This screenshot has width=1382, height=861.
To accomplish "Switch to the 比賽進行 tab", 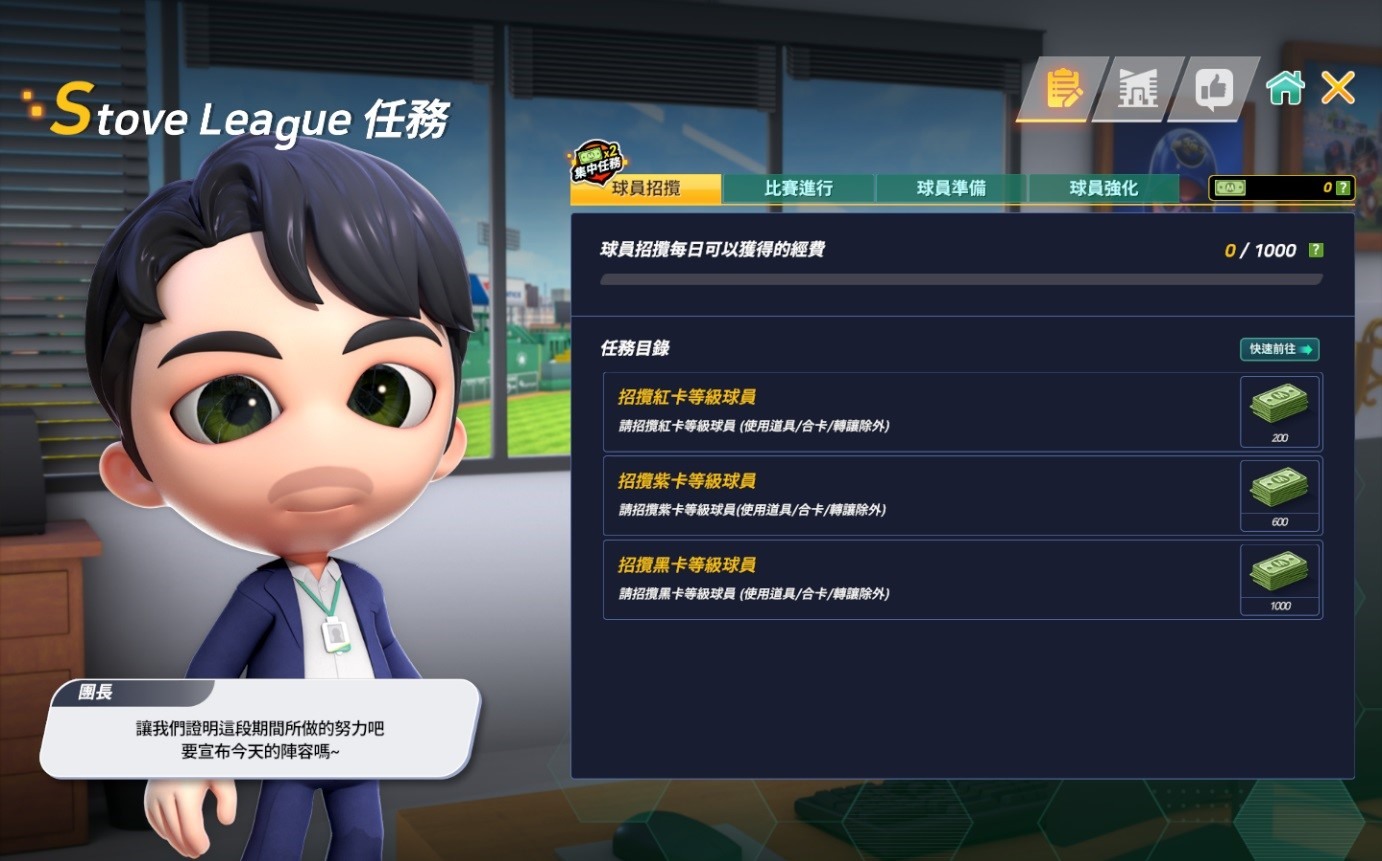I will [x=797, y=187].
